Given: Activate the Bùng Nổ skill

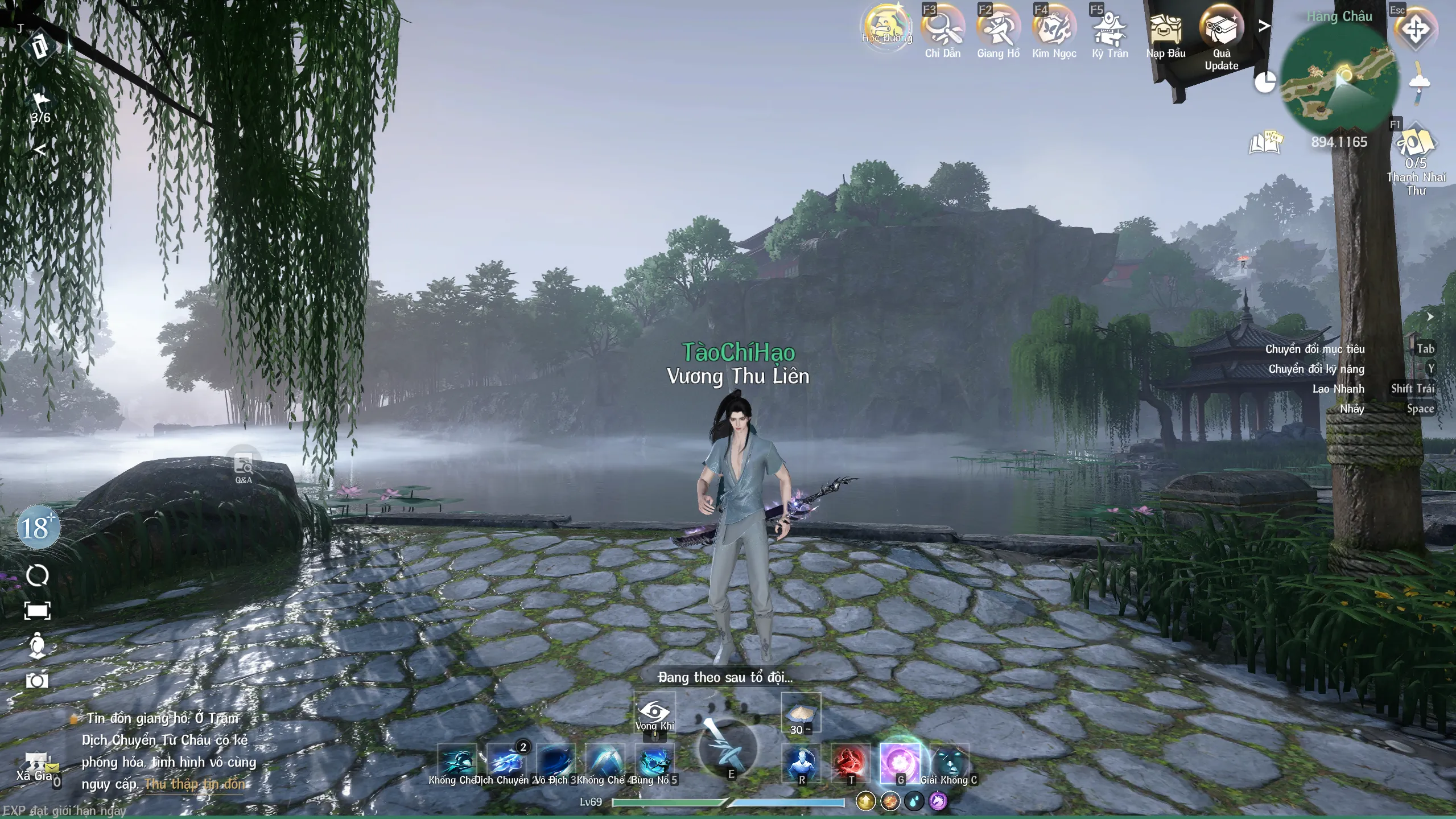Looking at the screenshot, I should click(x=654, y=762).
